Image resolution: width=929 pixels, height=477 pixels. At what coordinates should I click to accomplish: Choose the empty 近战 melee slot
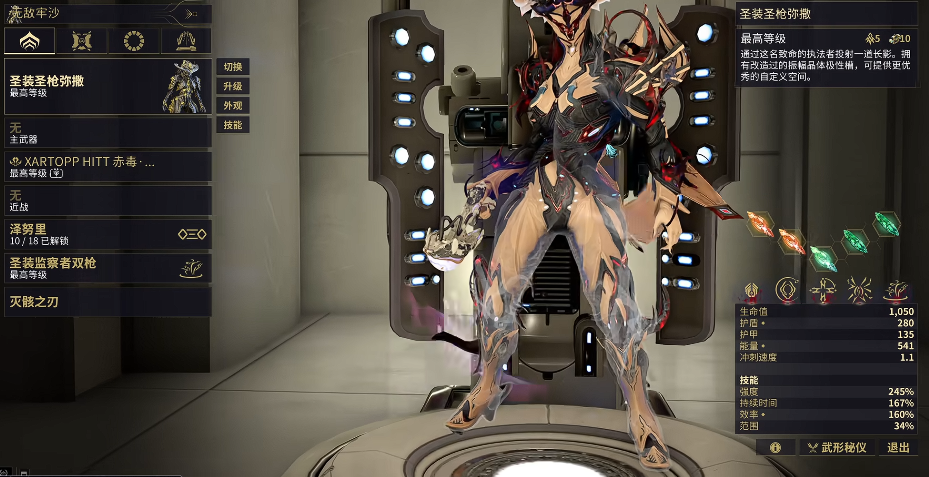[107, 200]
